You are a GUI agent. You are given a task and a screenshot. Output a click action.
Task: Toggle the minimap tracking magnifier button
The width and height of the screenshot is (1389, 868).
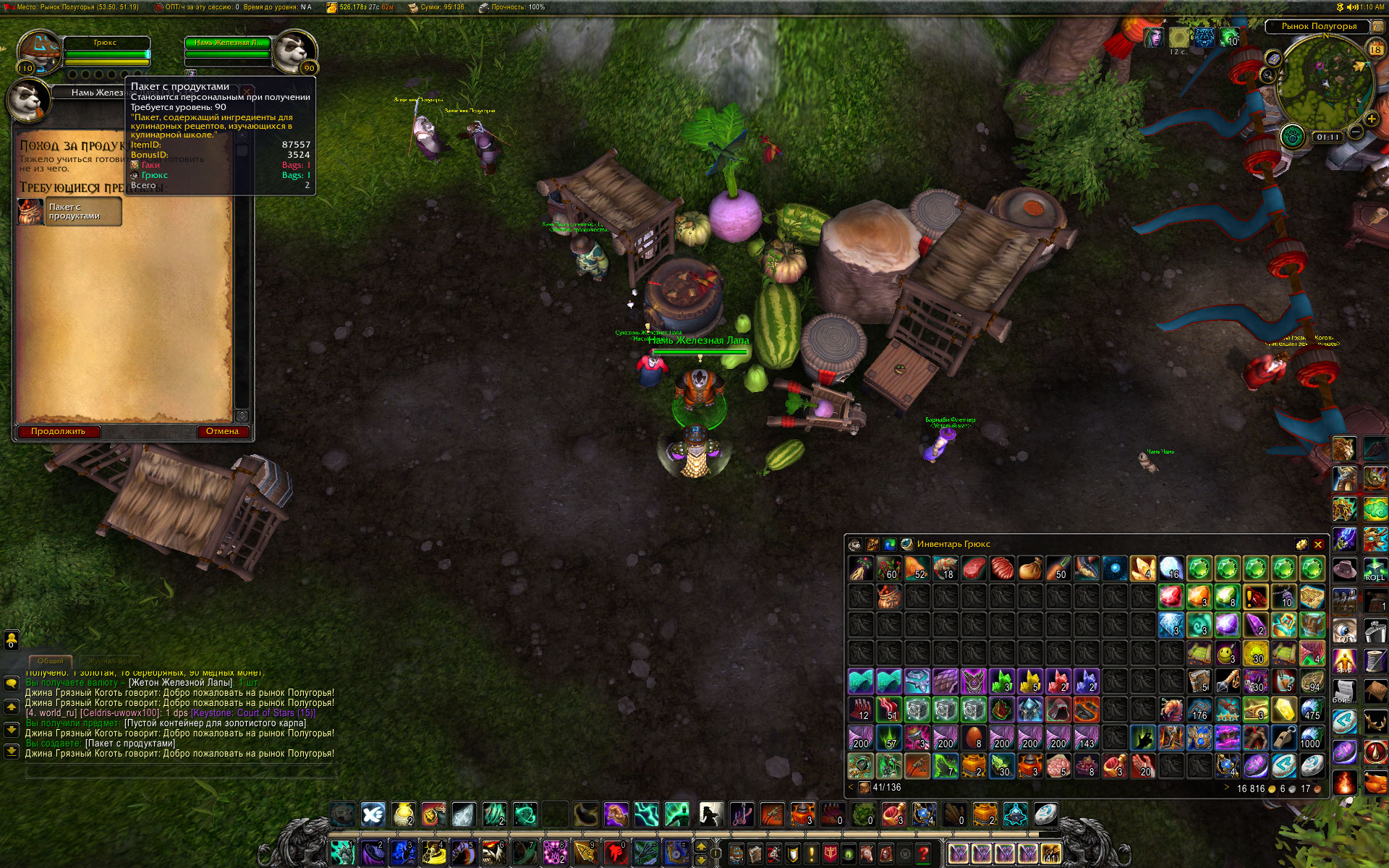click(x=1267, y=75)
